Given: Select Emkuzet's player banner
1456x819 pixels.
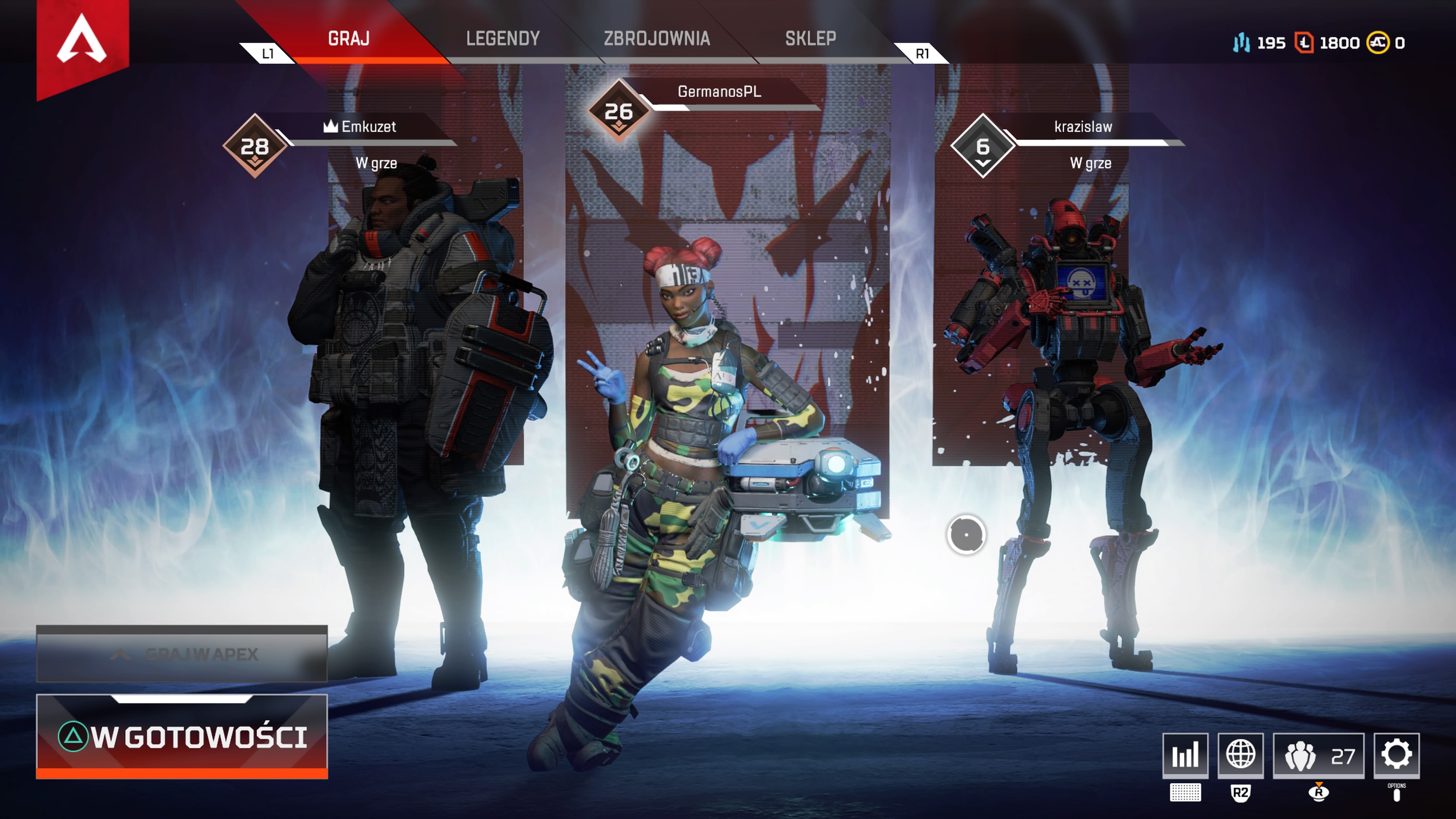Looking at the screenshot, I should (x=369, y=127).
